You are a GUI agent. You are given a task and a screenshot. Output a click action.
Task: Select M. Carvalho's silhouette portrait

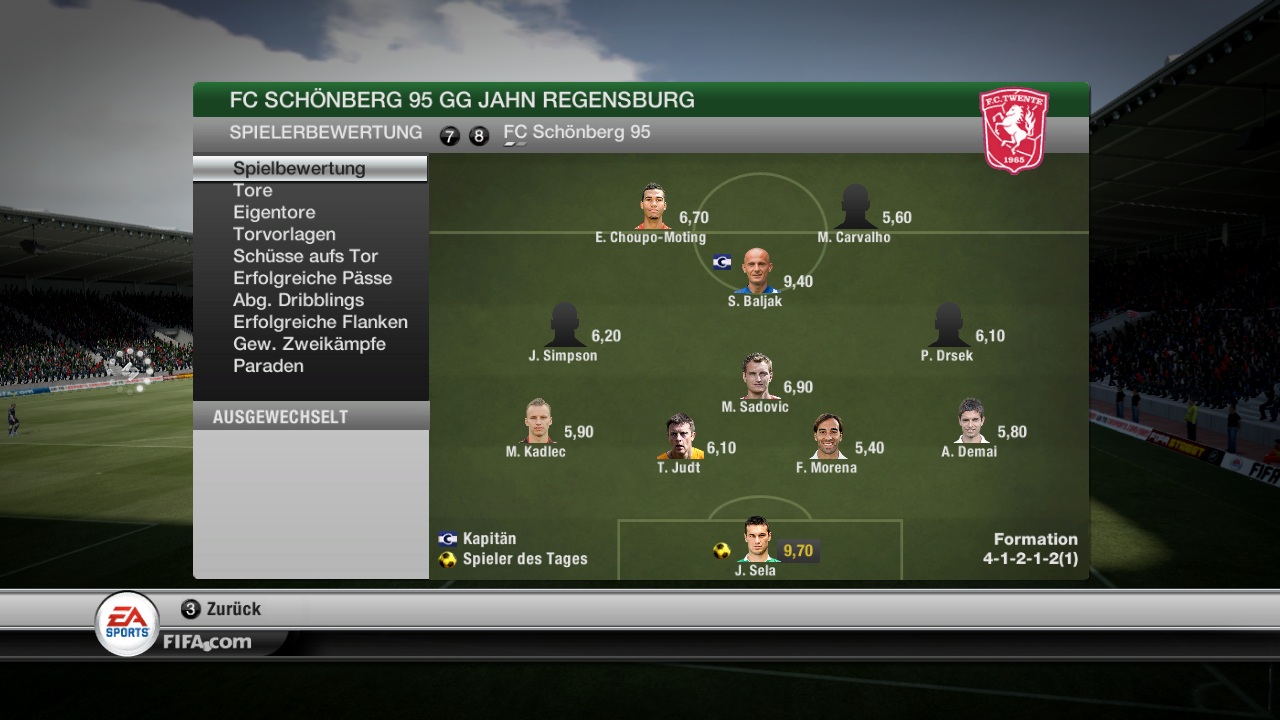855,207
